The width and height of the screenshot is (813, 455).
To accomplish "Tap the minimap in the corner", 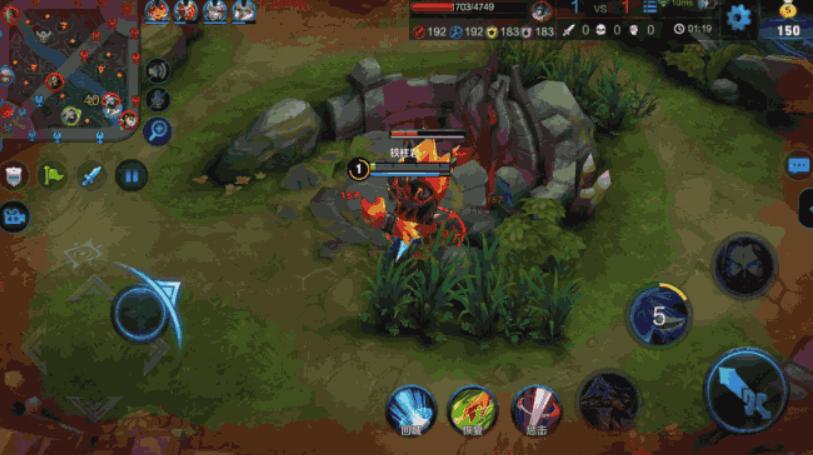I will tap(70, 70).
